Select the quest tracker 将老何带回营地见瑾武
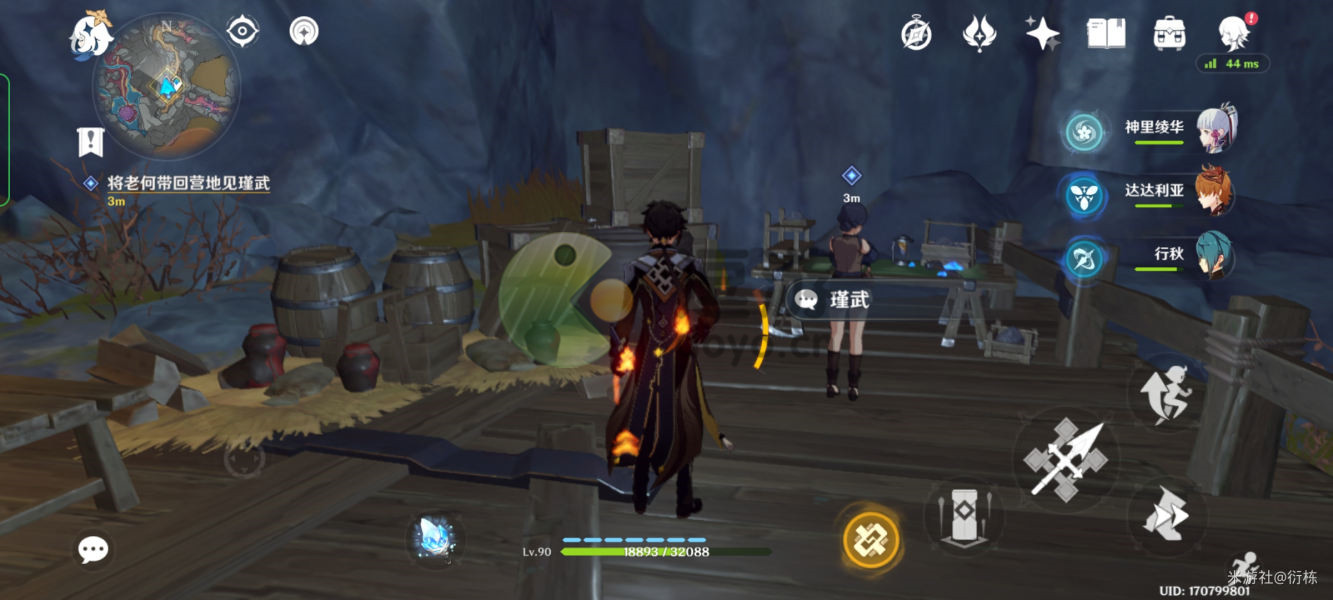 click(x=189, y=183)
